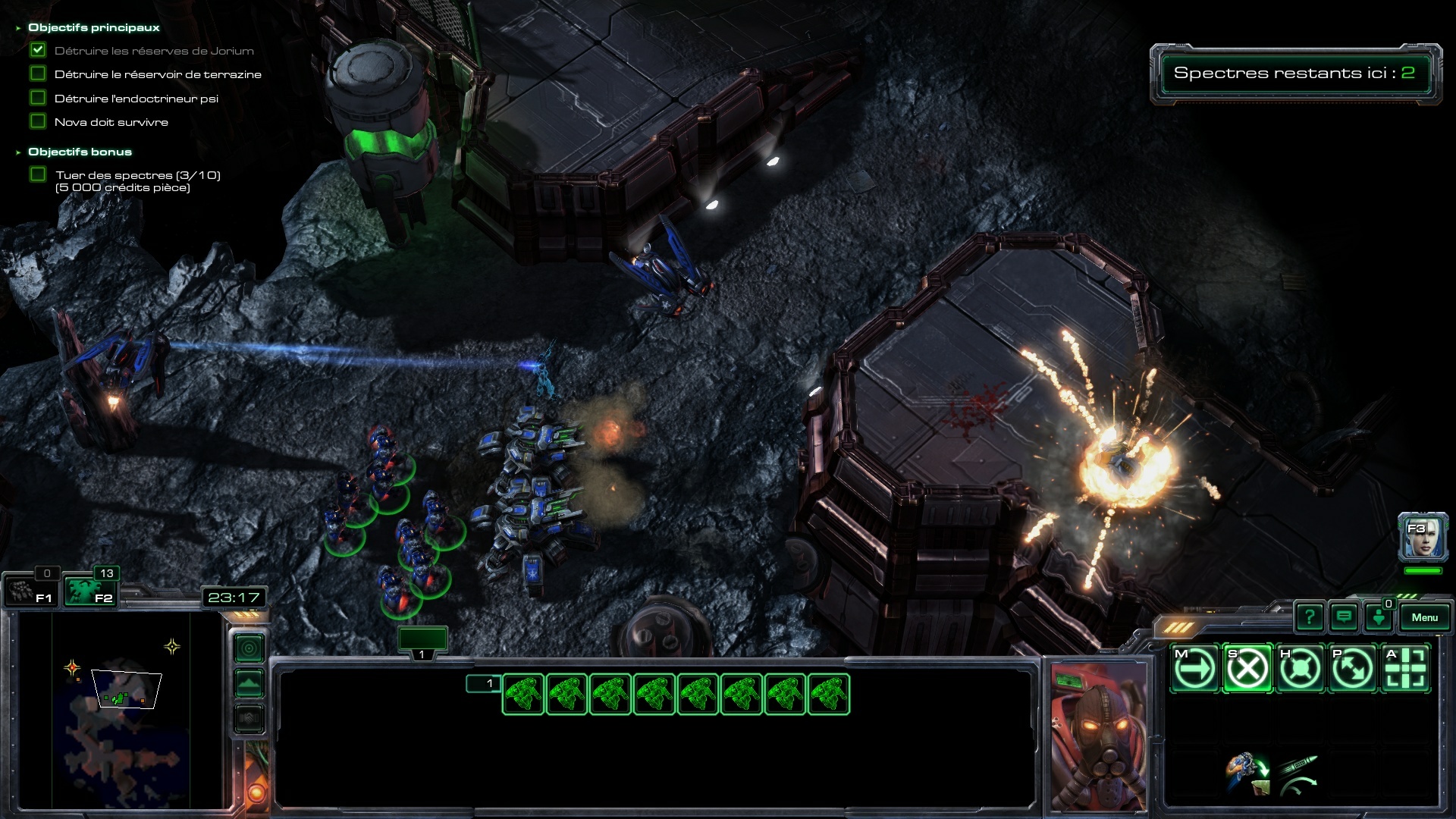Screen dimensions: 1456x819
Task: Collapse the Objectifs bonus section
Action: pyautogui.click(x=18, y=152)
